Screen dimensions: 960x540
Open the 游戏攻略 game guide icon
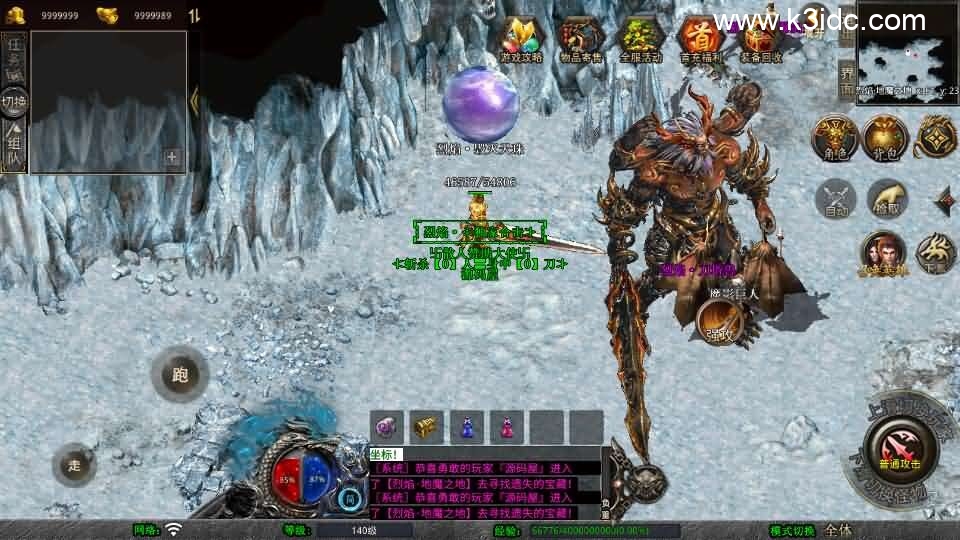click(x=521, y=40)
